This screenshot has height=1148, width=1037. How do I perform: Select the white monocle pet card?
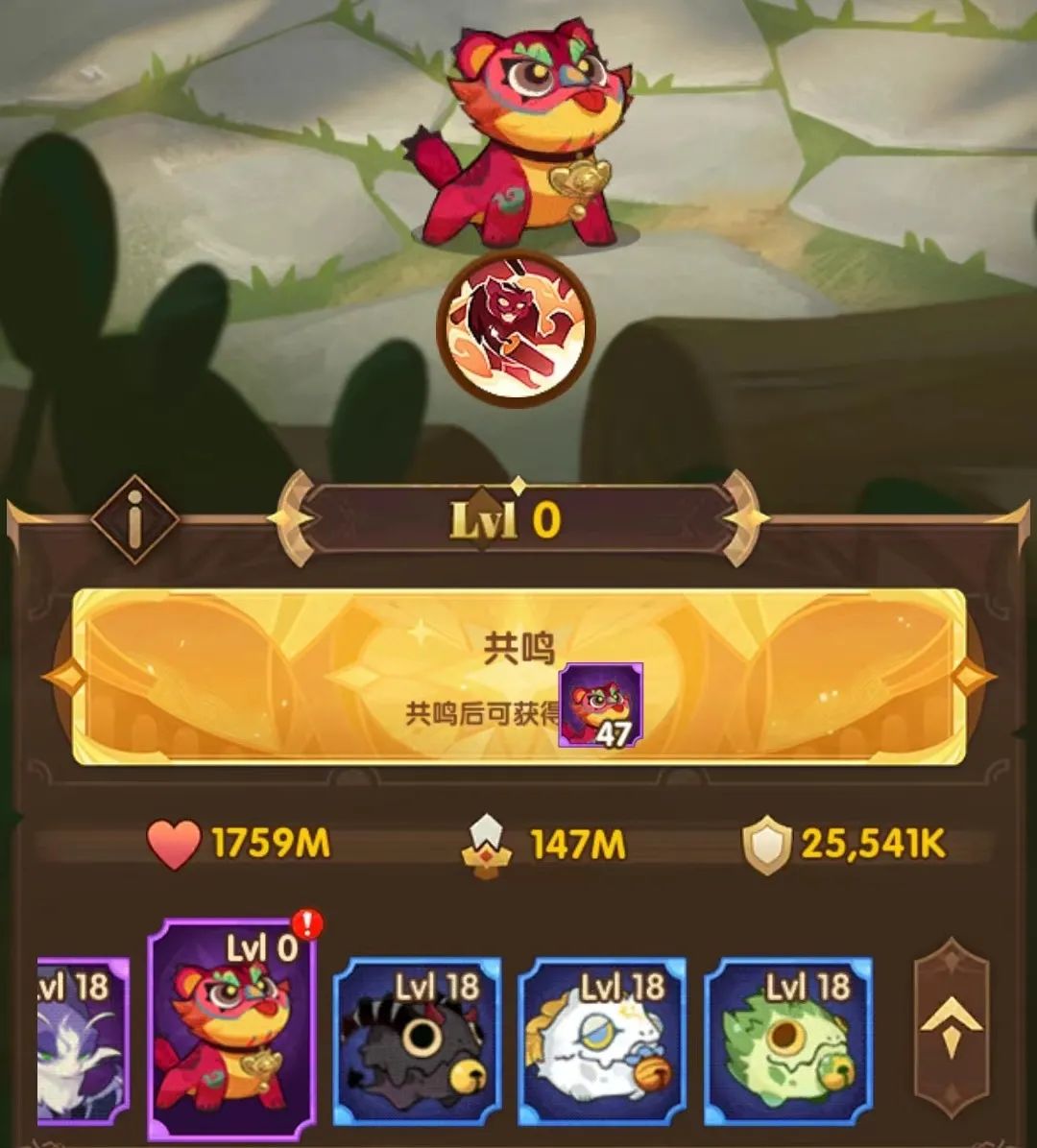click(602, 1039)
